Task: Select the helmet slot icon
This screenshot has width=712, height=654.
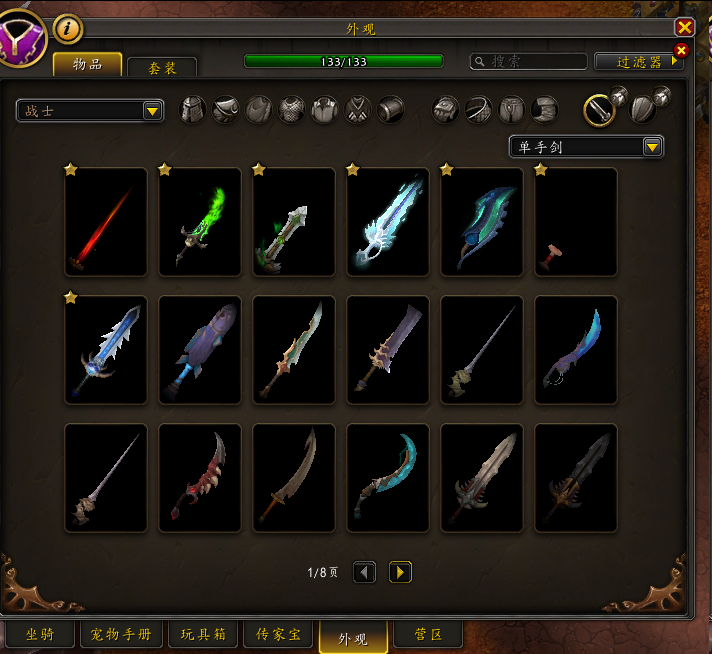Action: pyautogui.click(x=192, y=109)
